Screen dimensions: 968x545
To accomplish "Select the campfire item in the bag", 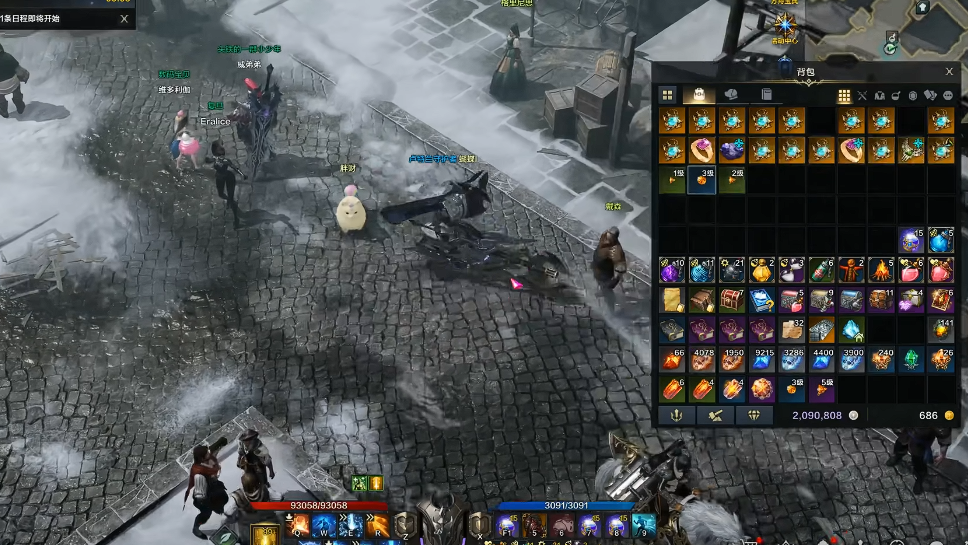I will [x=881, y=270].
